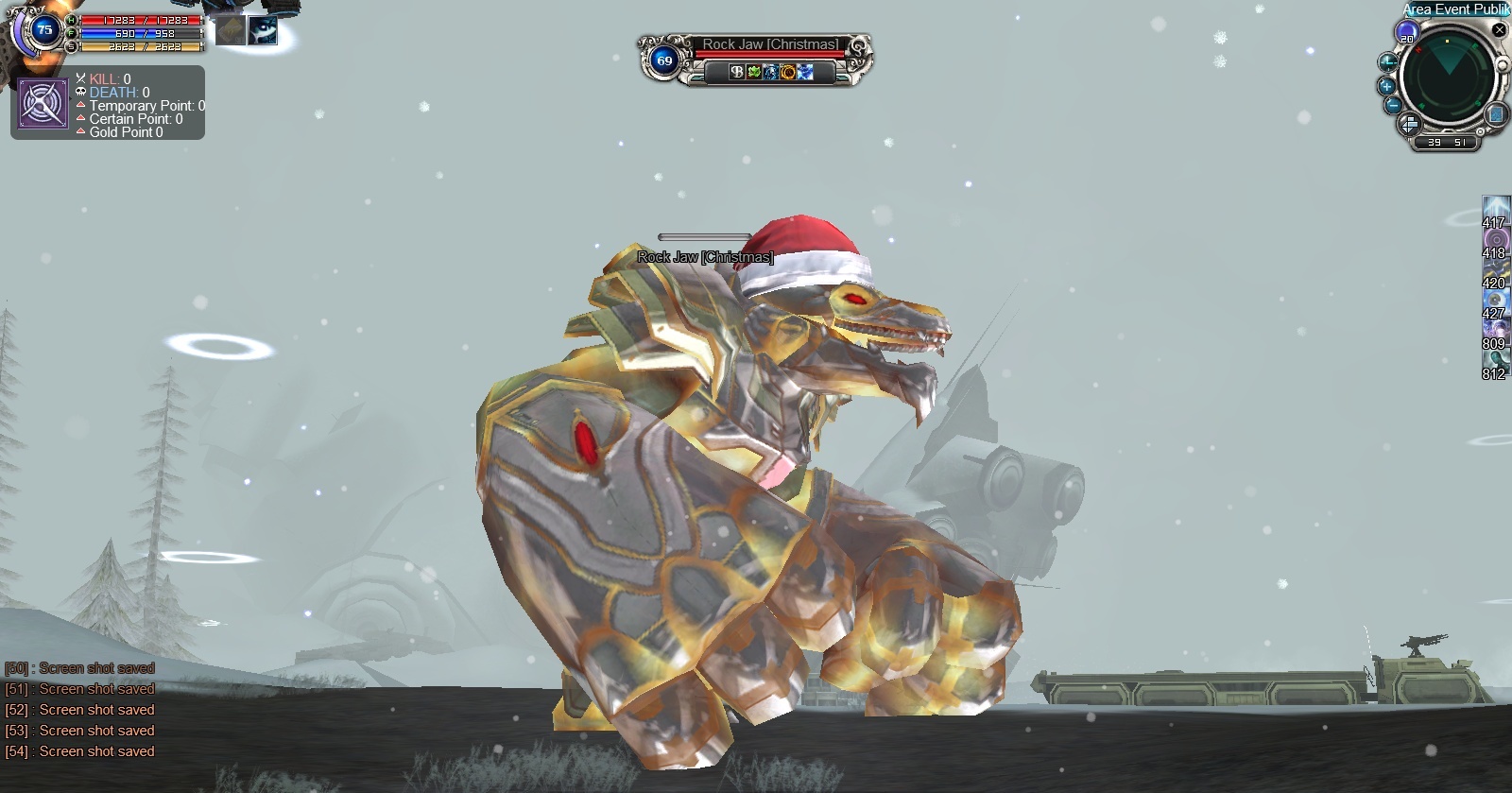Click the chat log messages
Viewport: 1512px width, 793px height.
[x=81, y=710]
